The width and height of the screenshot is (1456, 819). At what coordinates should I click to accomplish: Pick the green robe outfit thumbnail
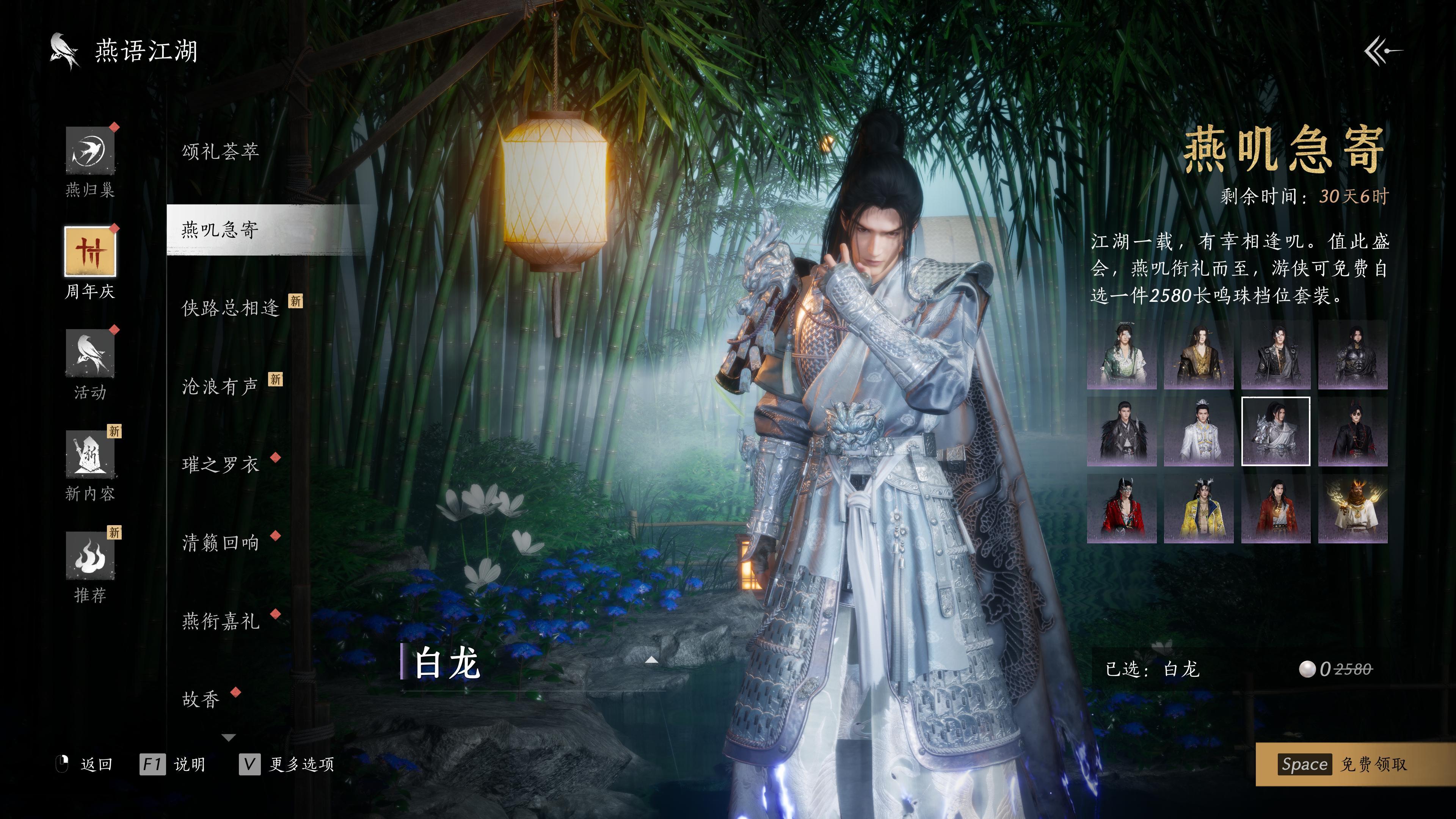tap(1122, 355)
